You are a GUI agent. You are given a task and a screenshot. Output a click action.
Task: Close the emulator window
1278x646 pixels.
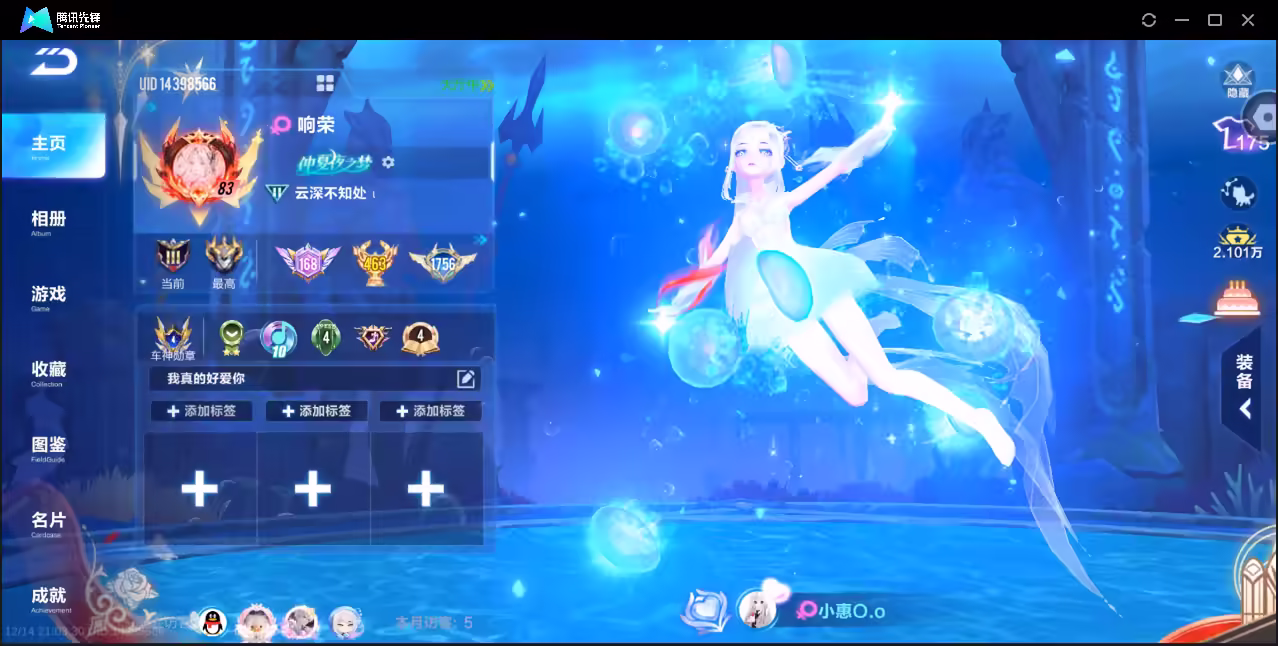pos(1248,20)
